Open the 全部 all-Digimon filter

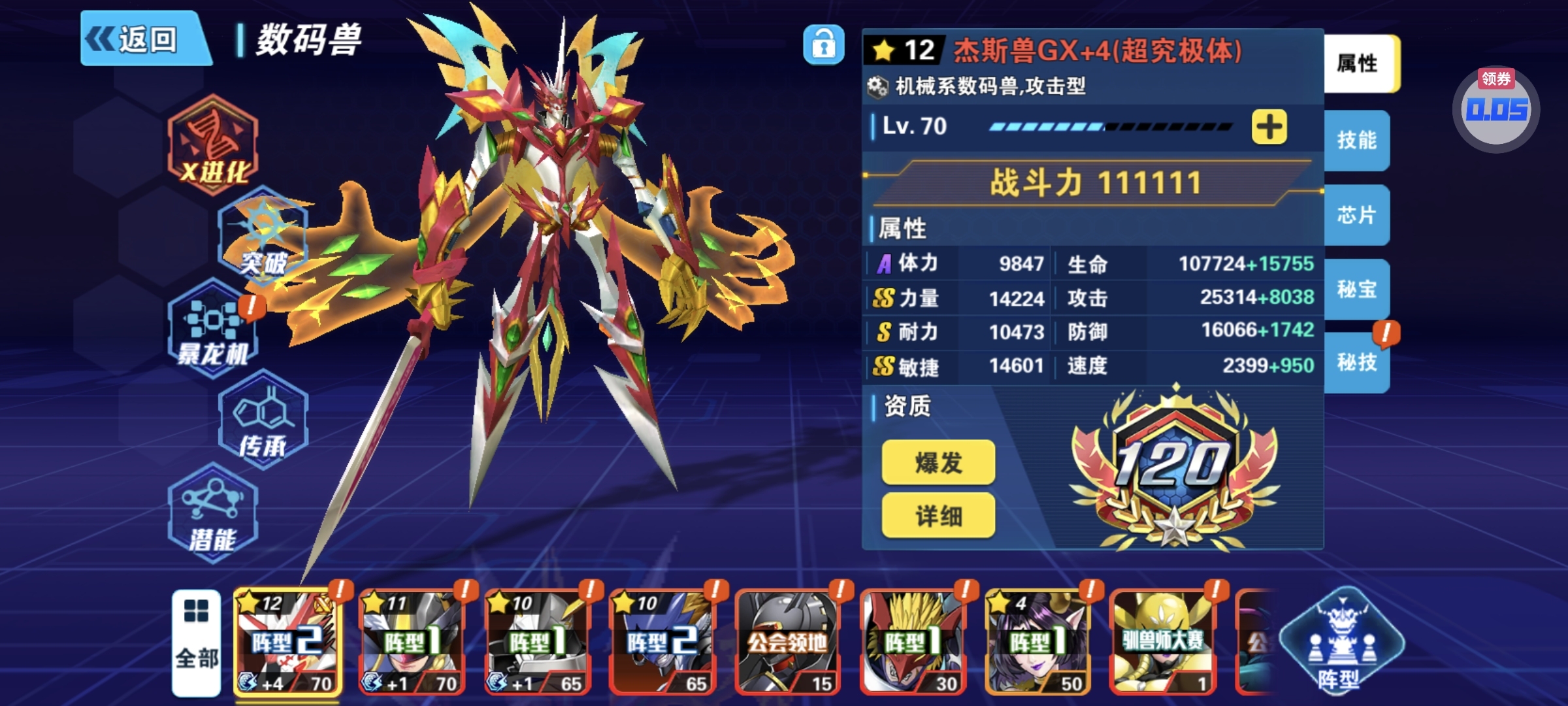pos(196,642)
